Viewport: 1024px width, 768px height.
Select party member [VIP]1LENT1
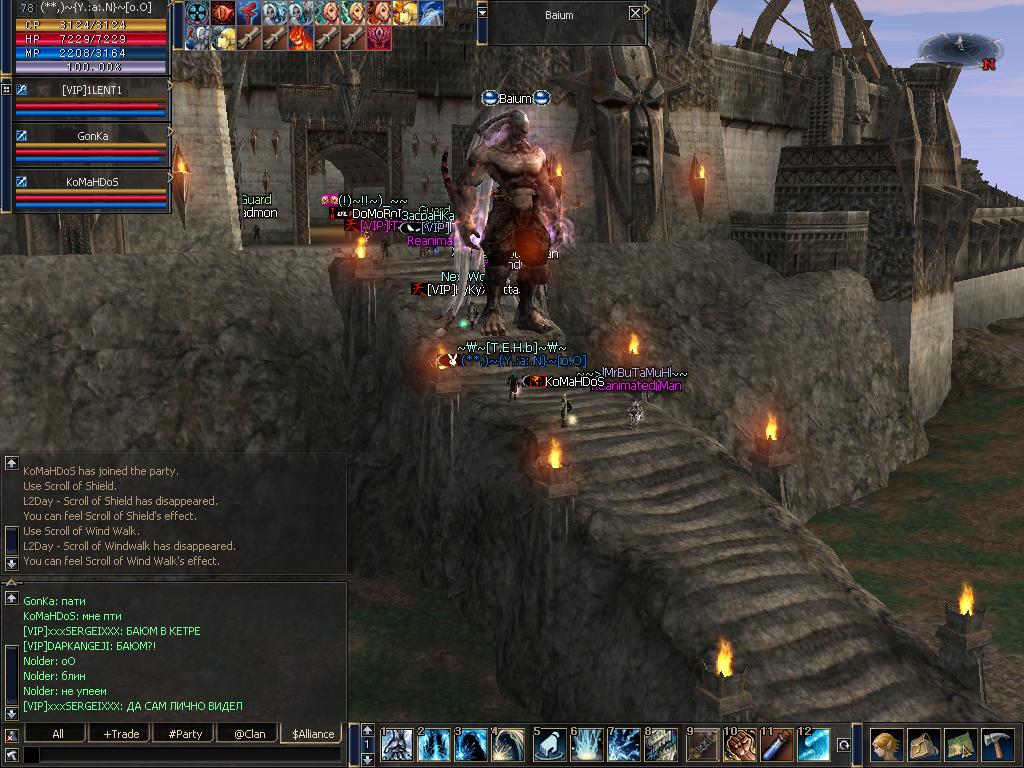[x=92, y=90]
